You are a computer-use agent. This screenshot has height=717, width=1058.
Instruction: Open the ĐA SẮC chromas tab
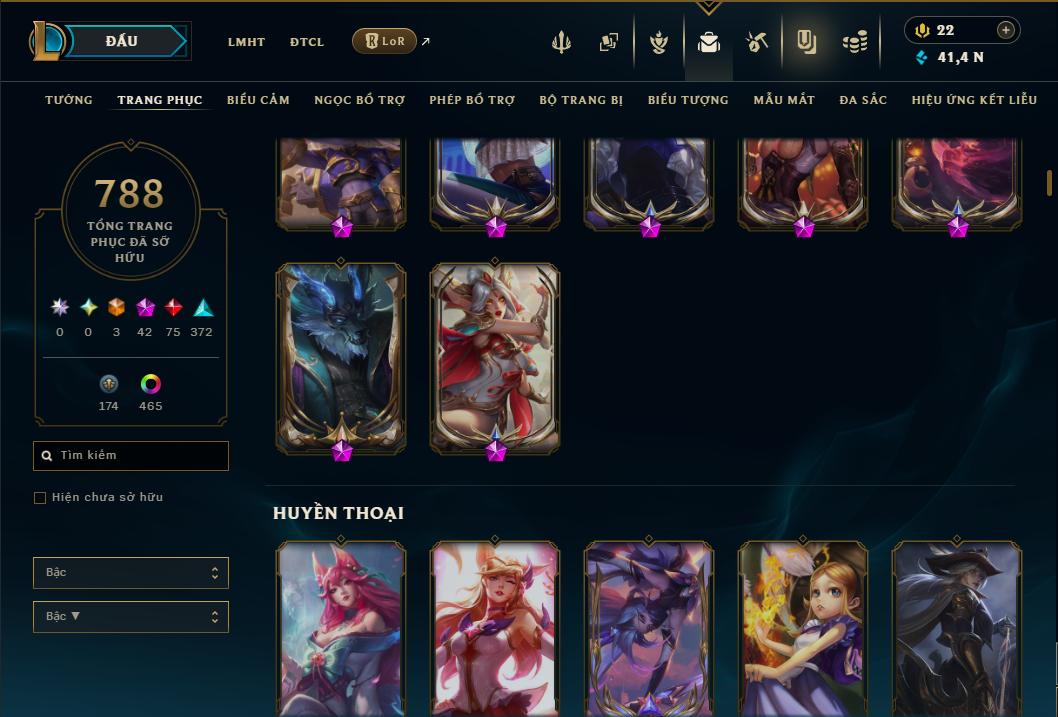(863, 100)
